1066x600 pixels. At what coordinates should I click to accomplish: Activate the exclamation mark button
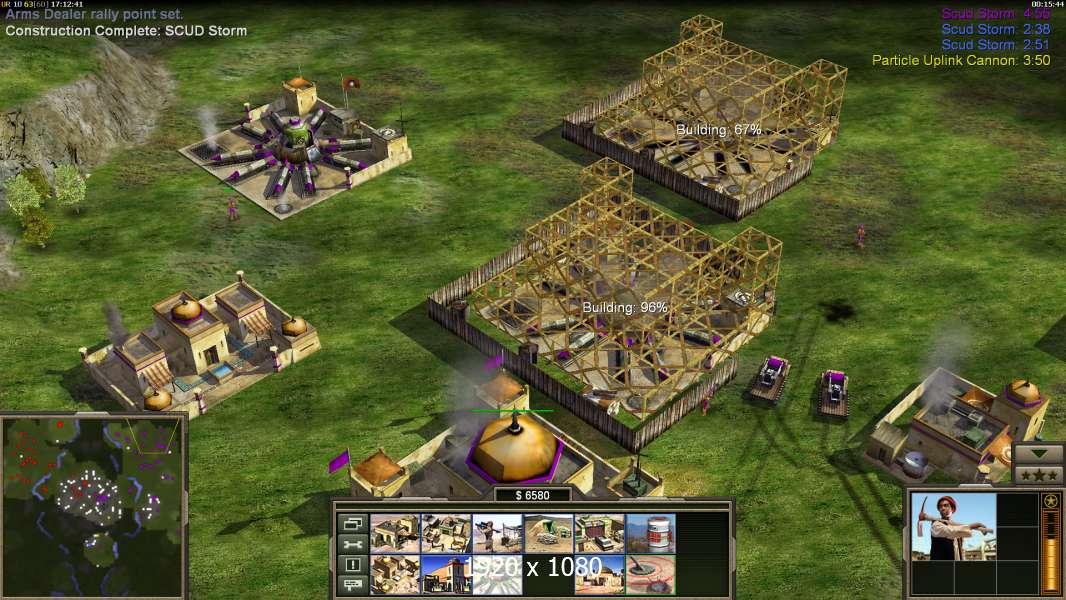coord(352,565)
